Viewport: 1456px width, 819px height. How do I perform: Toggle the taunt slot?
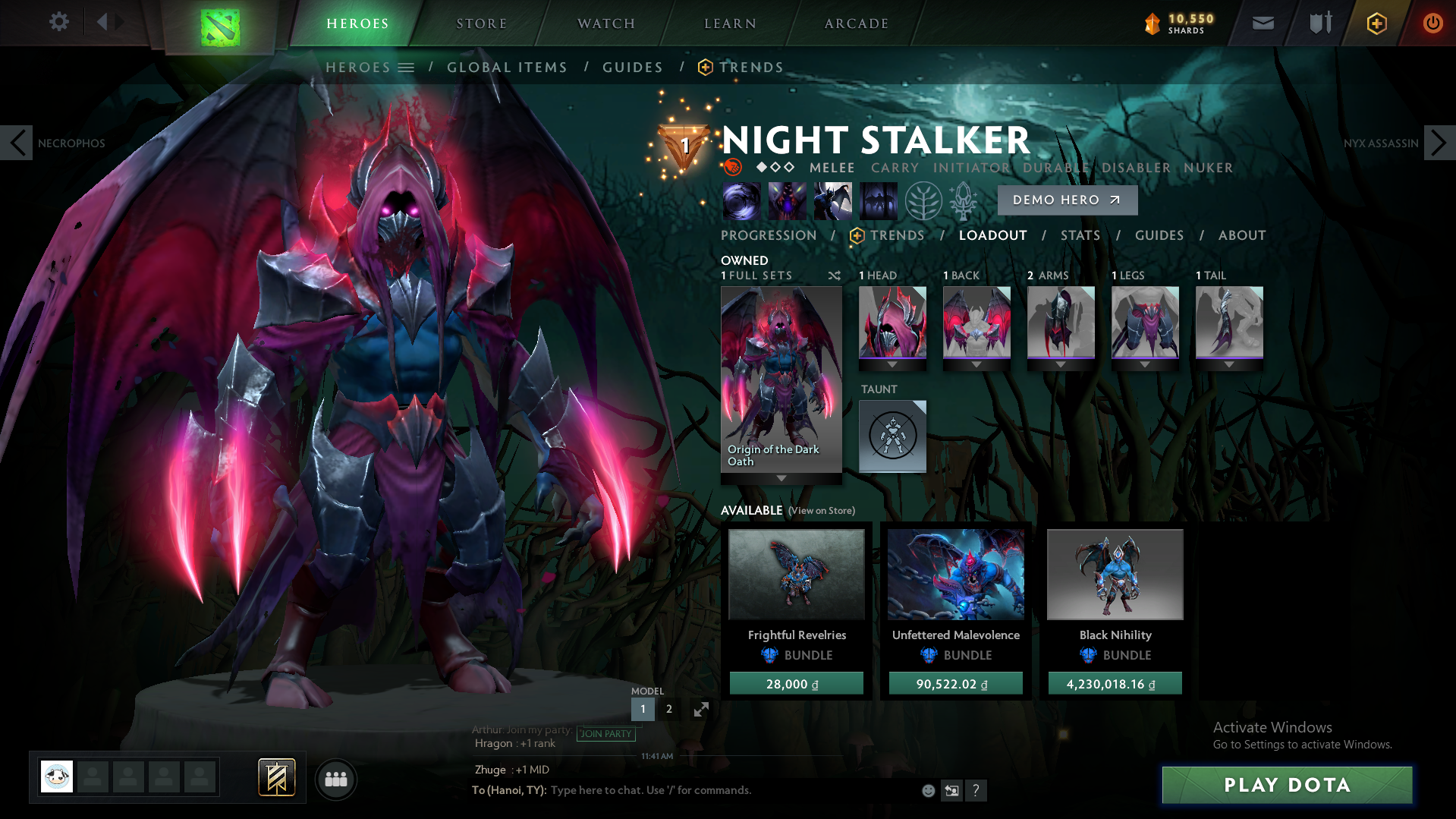pyautogui.click(x=892, y=436)
